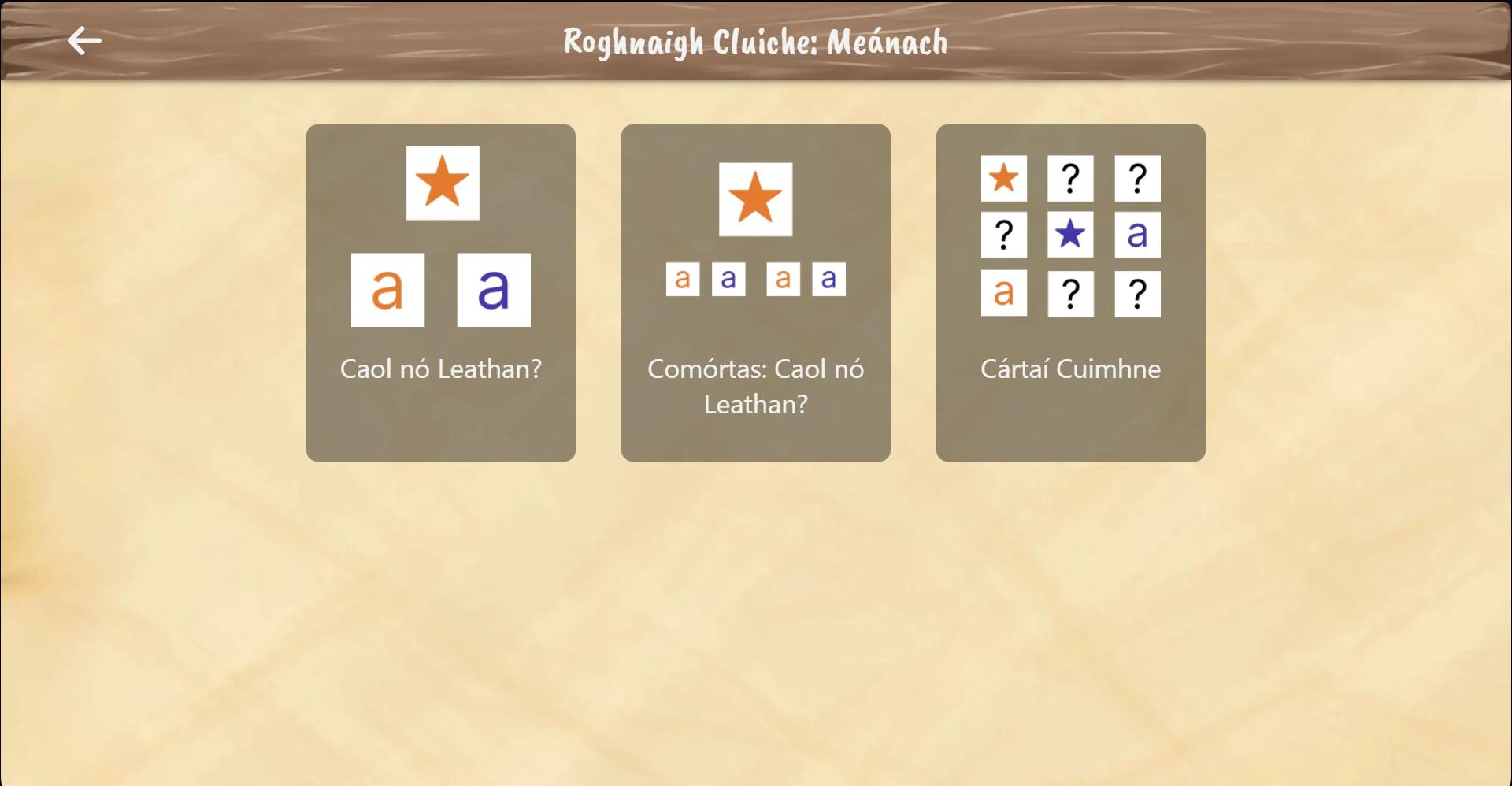Click the purple 'a' tile in the first game card
The height and width of the screenshot is (786, 1512).
(493, 290)
